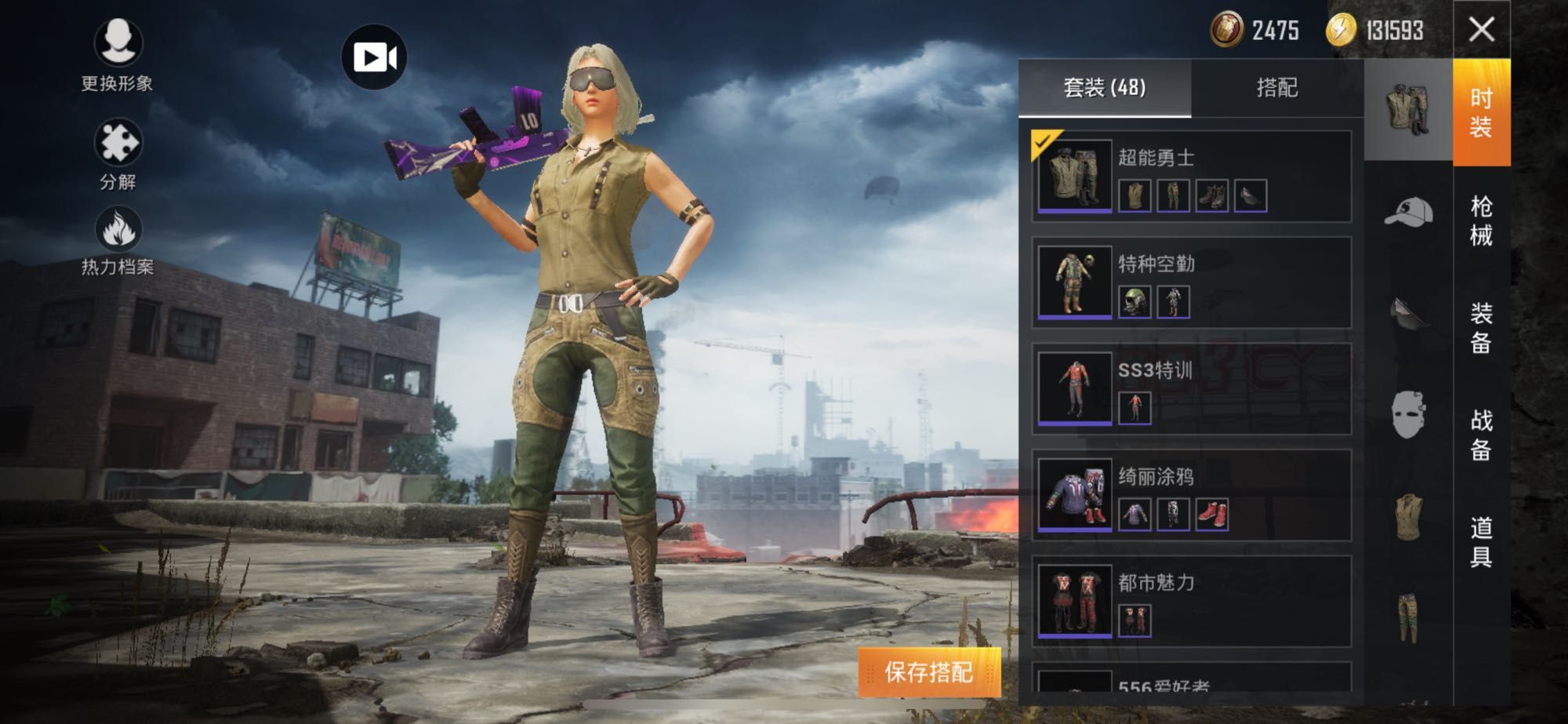
Task: Open 热力档案 heat archive
Action: pos(118,240)
